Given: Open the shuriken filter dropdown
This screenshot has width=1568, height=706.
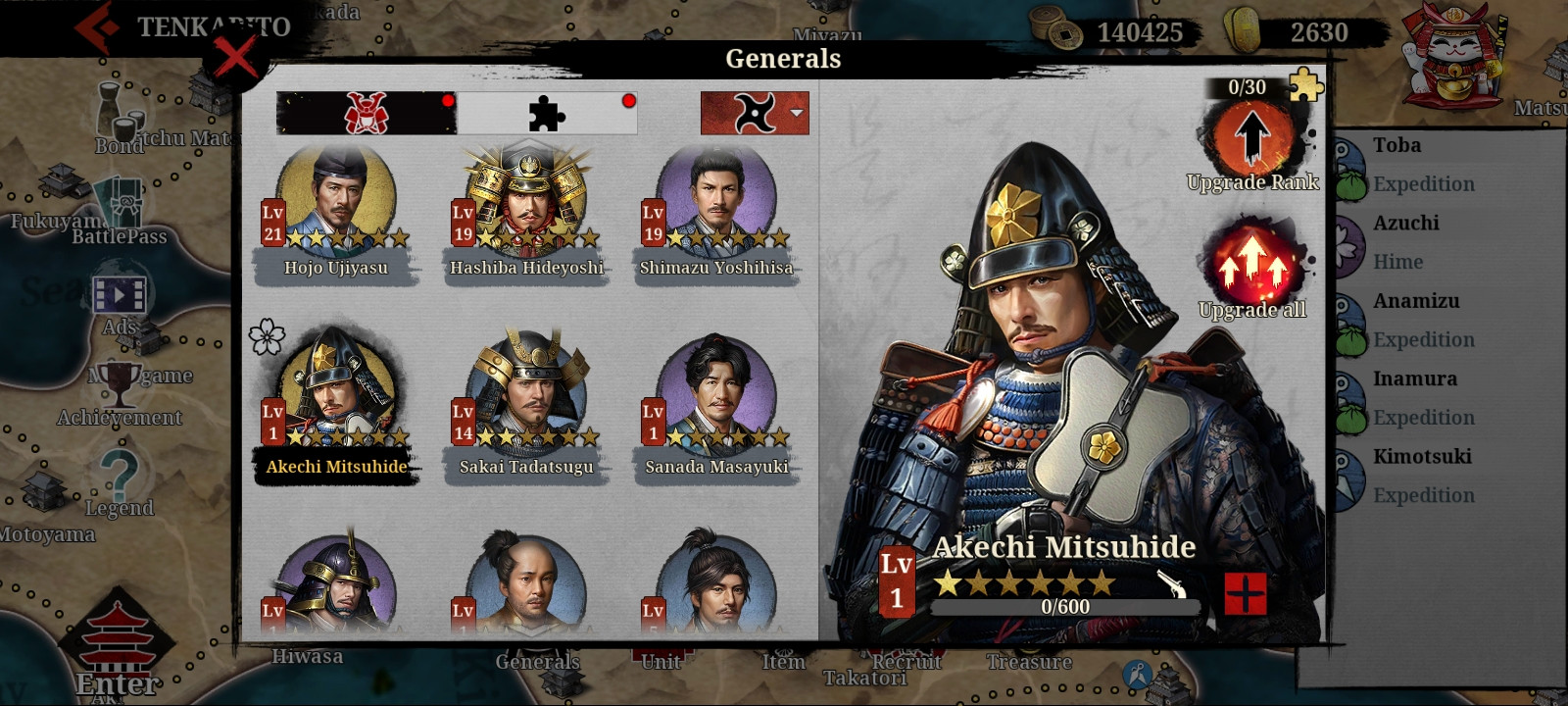Looking at the screenshot, I should pyautogui.click(x=755, y=114).
